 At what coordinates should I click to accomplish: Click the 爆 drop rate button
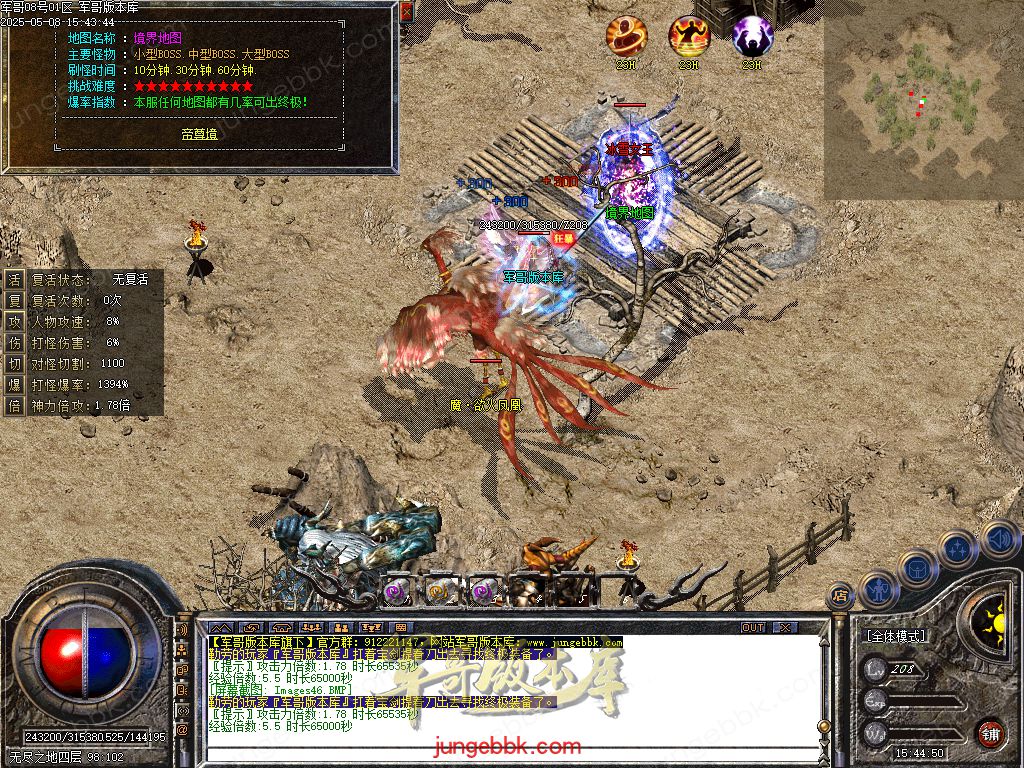tap(14, 384)
